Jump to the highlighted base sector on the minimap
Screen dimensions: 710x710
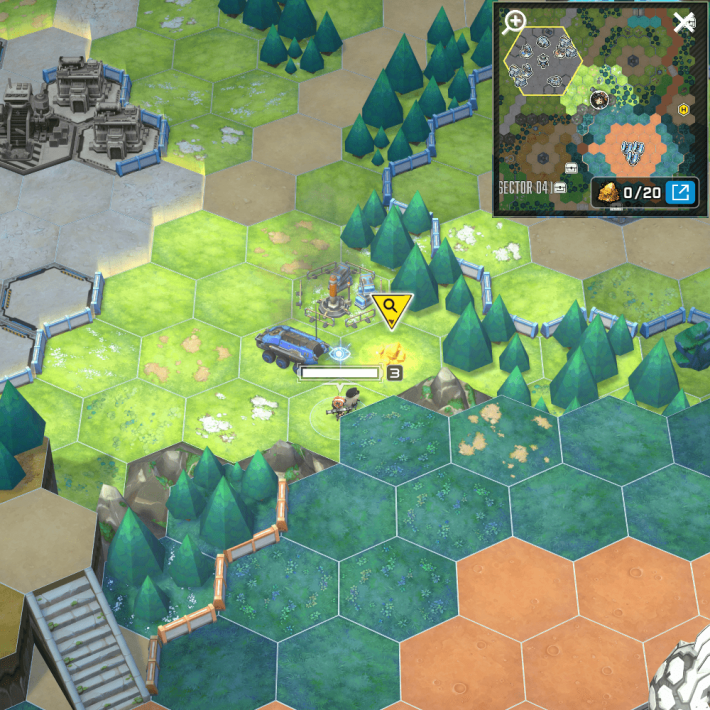coord(545,62)
